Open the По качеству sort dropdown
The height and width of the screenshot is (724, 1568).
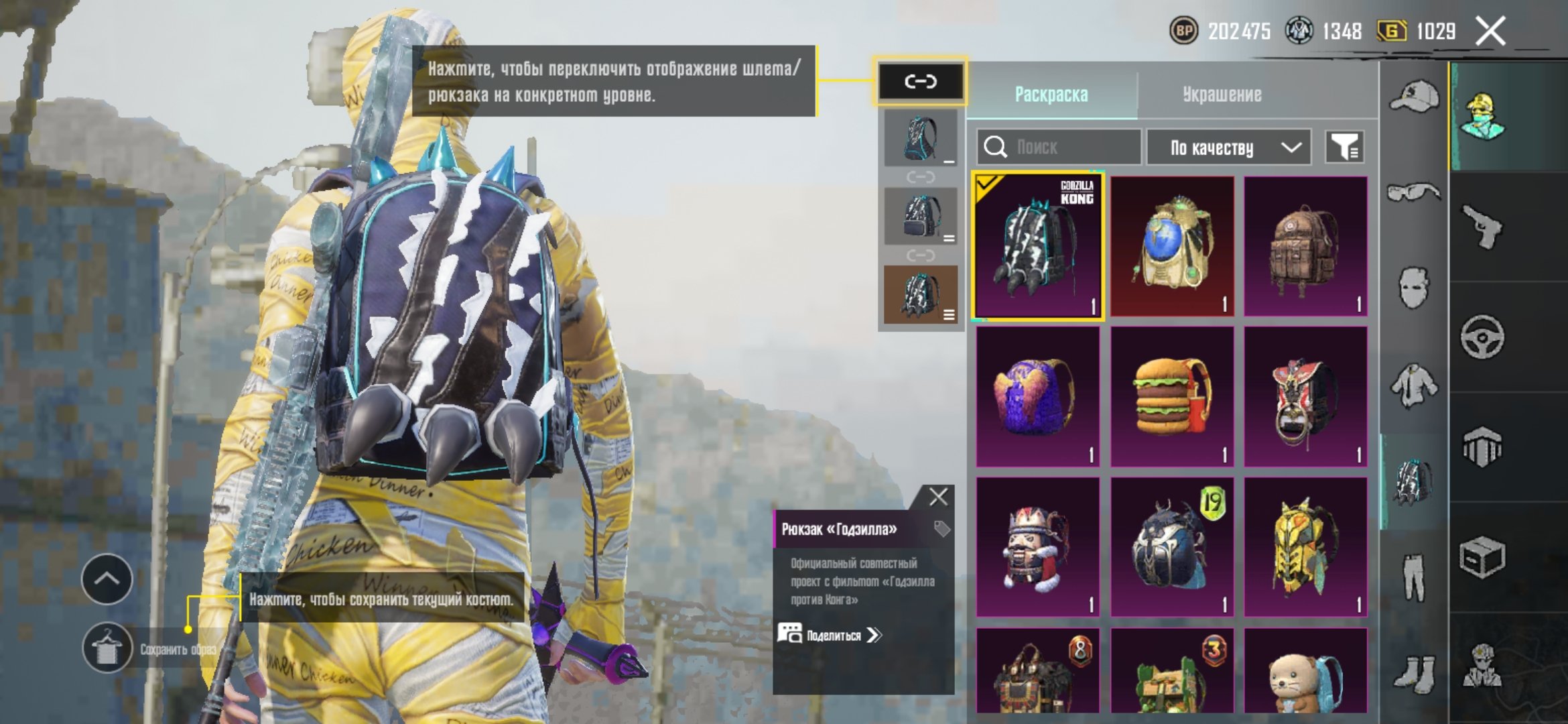click(x=1228, y=147)
